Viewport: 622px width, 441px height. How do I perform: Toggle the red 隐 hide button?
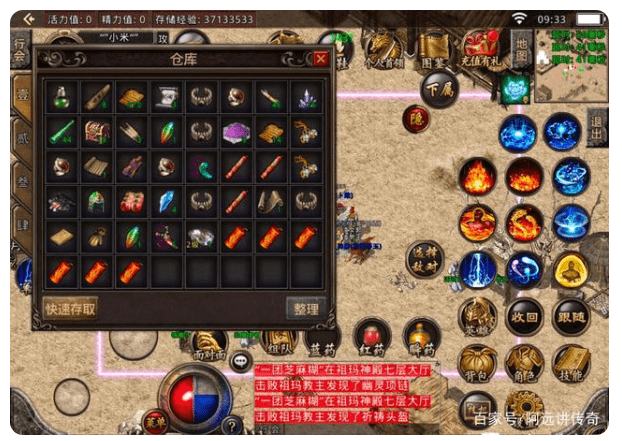[415, 118]
